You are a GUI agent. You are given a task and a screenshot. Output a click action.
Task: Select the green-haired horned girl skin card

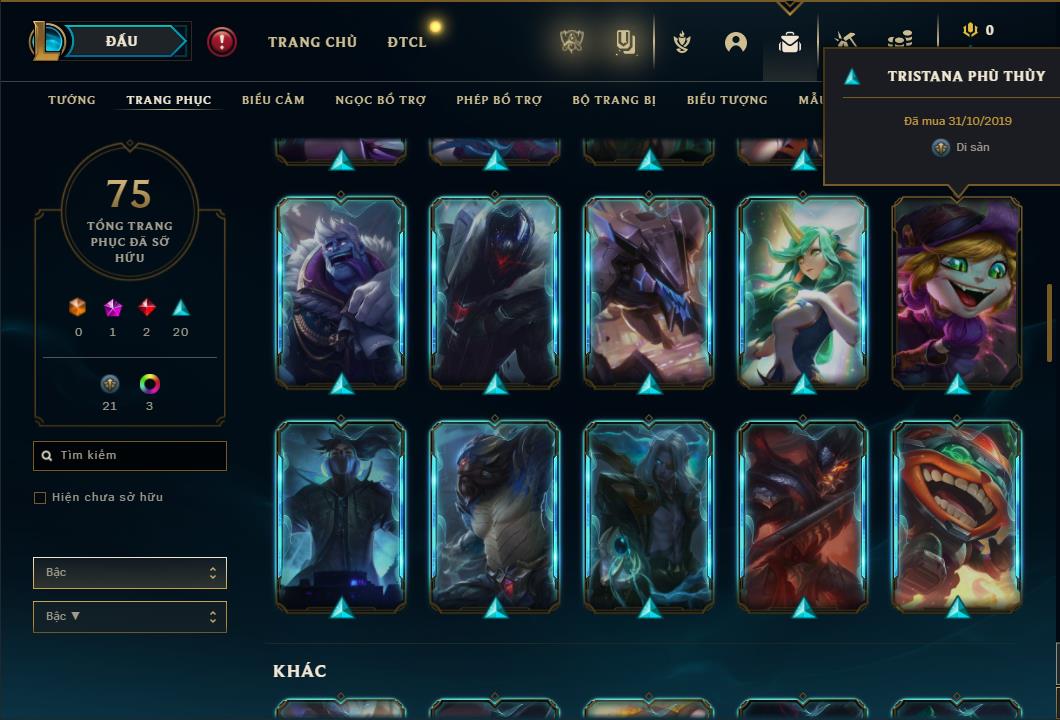pyautogui.click(x=803, y=292)
